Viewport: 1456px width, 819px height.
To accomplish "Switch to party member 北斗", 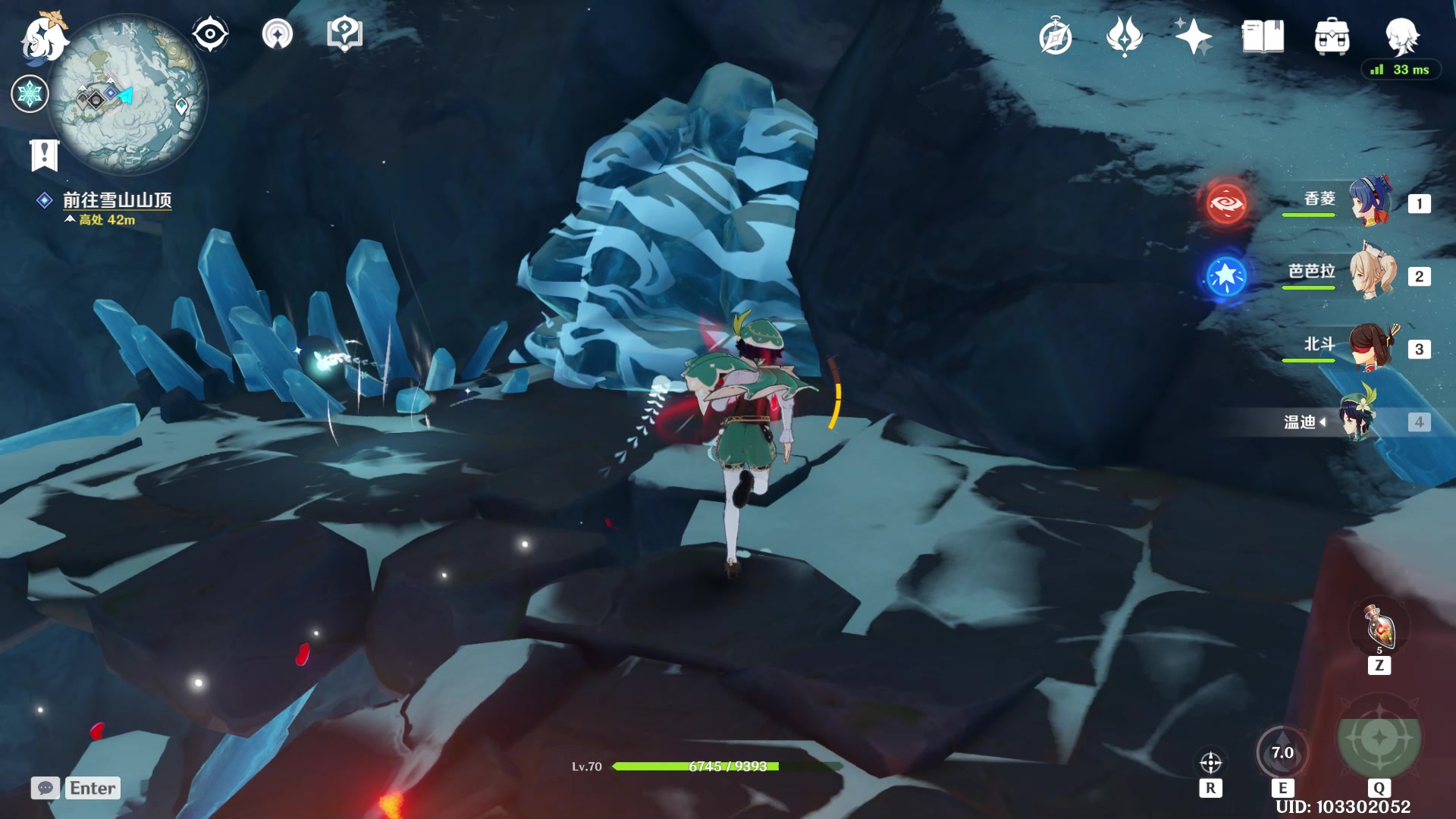I will [1370, 347].
